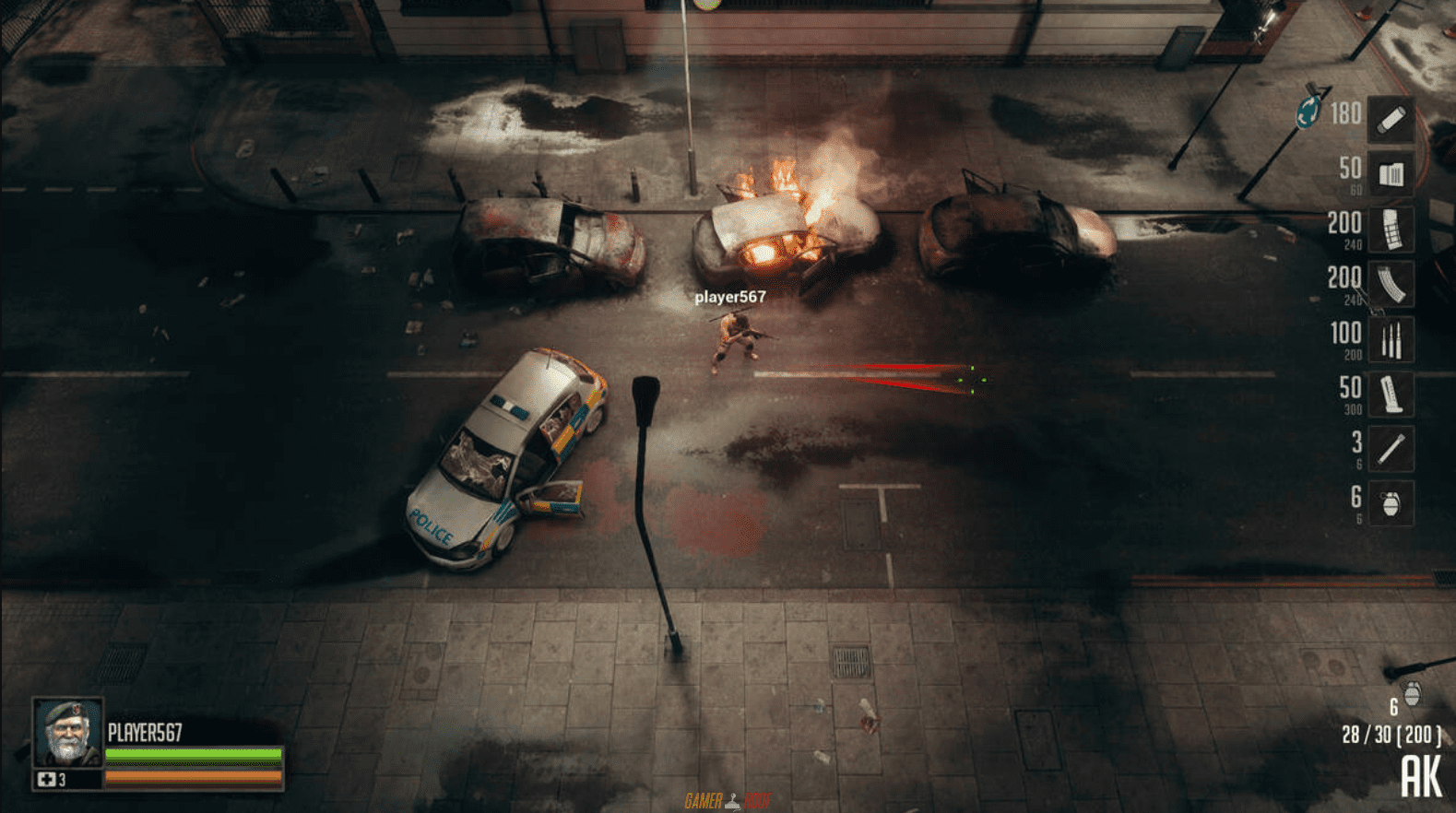Click the player567 nametag above the character
Image resolution: width=1456 pixels, height=813 pixels.
(x=733, y=298)
